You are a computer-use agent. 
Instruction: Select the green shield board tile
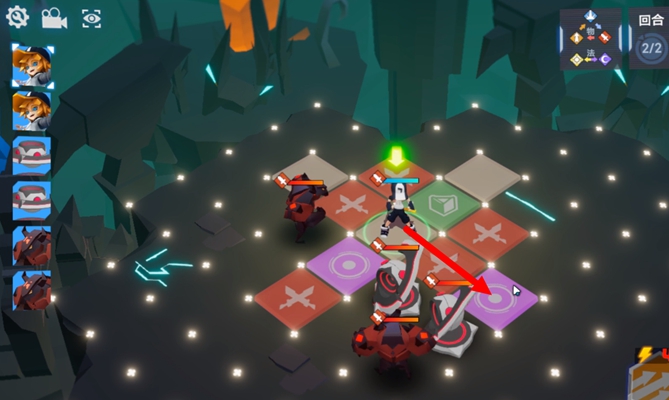(438, 204)
